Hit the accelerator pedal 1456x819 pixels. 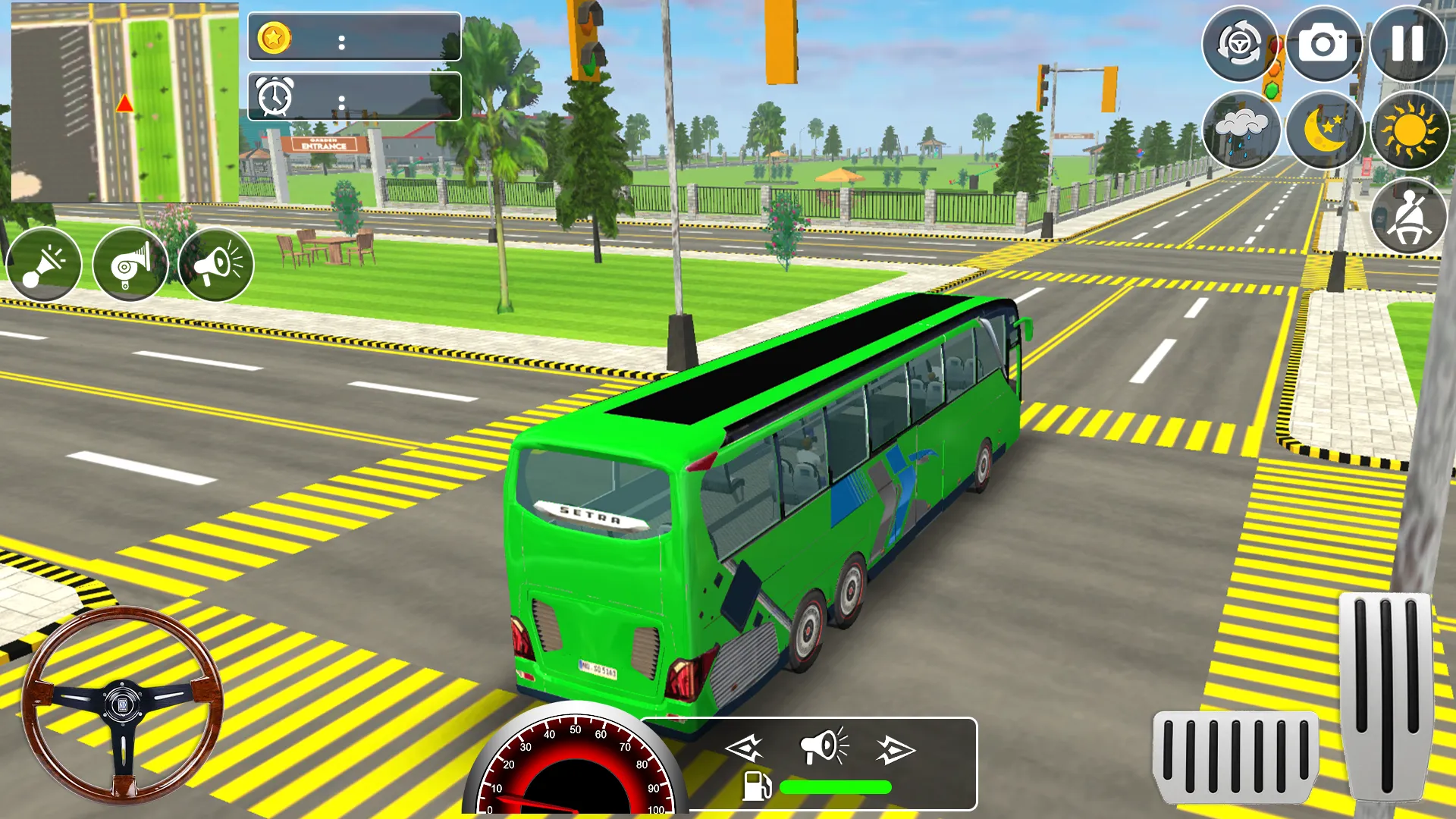[x=1387, y=696]
